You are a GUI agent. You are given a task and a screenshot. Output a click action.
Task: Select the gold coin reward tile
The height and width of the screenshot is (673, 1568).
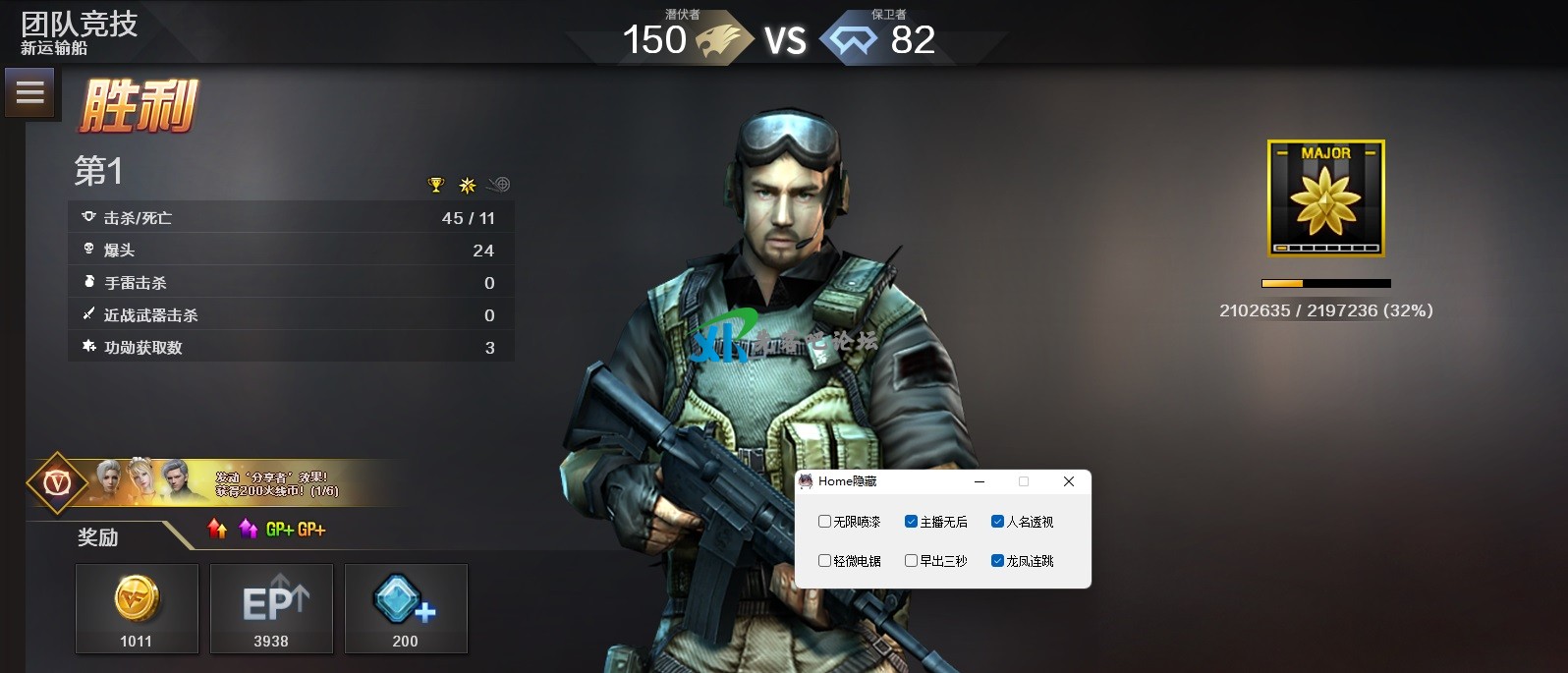point(137,608)
